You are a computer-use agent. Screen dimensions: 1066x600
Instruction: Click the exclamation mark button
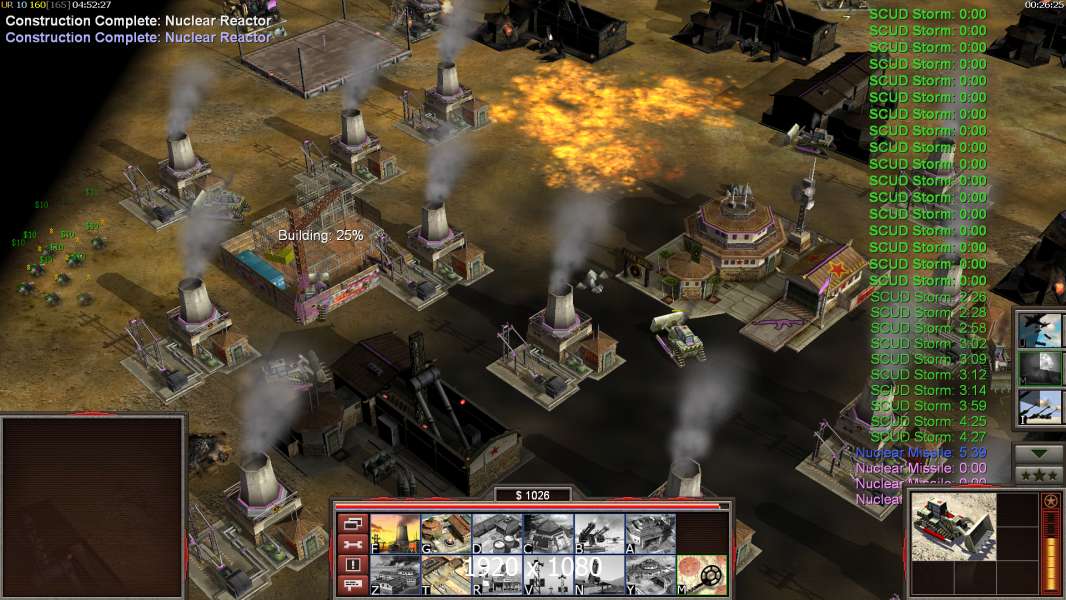tap(352, 565)
